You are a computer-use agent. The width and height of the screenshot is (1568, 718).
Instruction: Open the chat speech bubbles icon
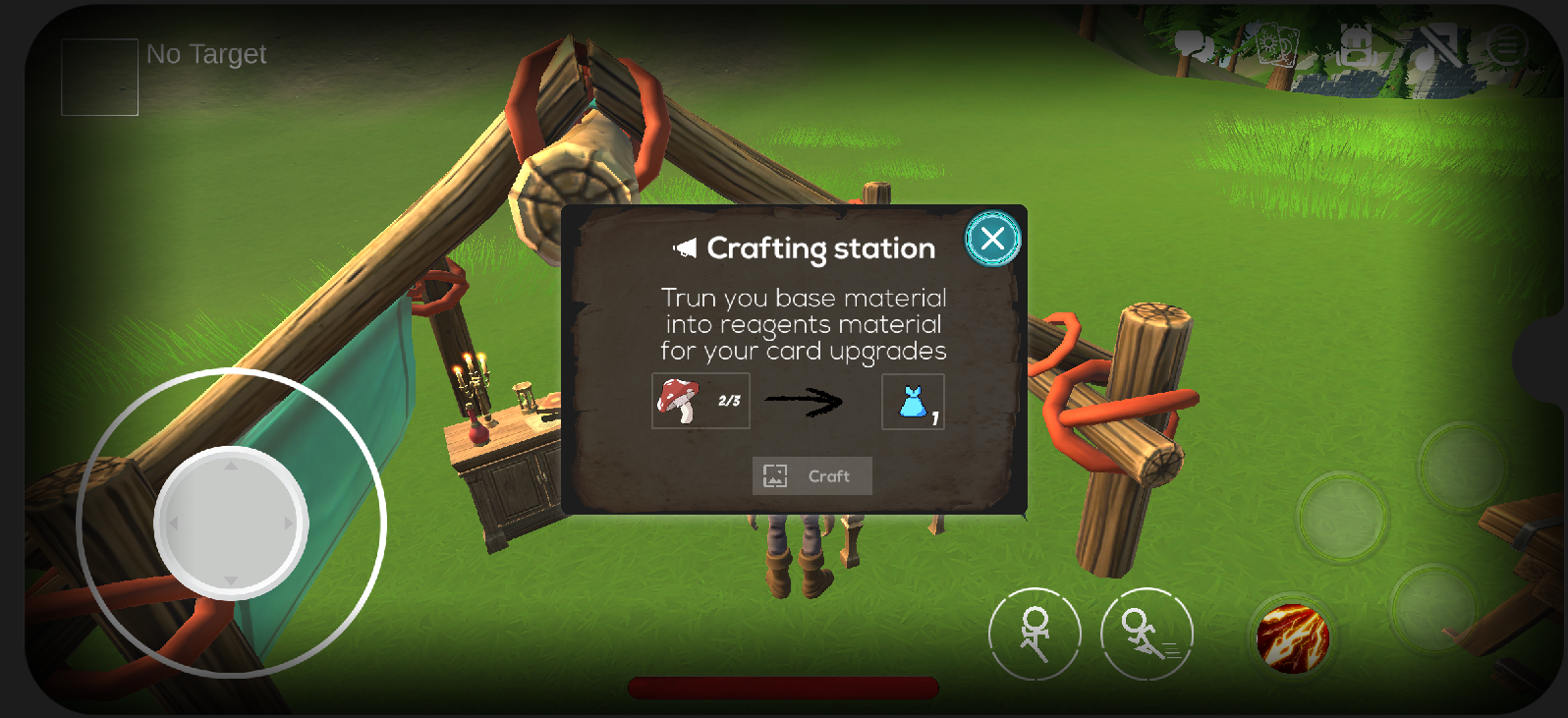click(1195, 46)
